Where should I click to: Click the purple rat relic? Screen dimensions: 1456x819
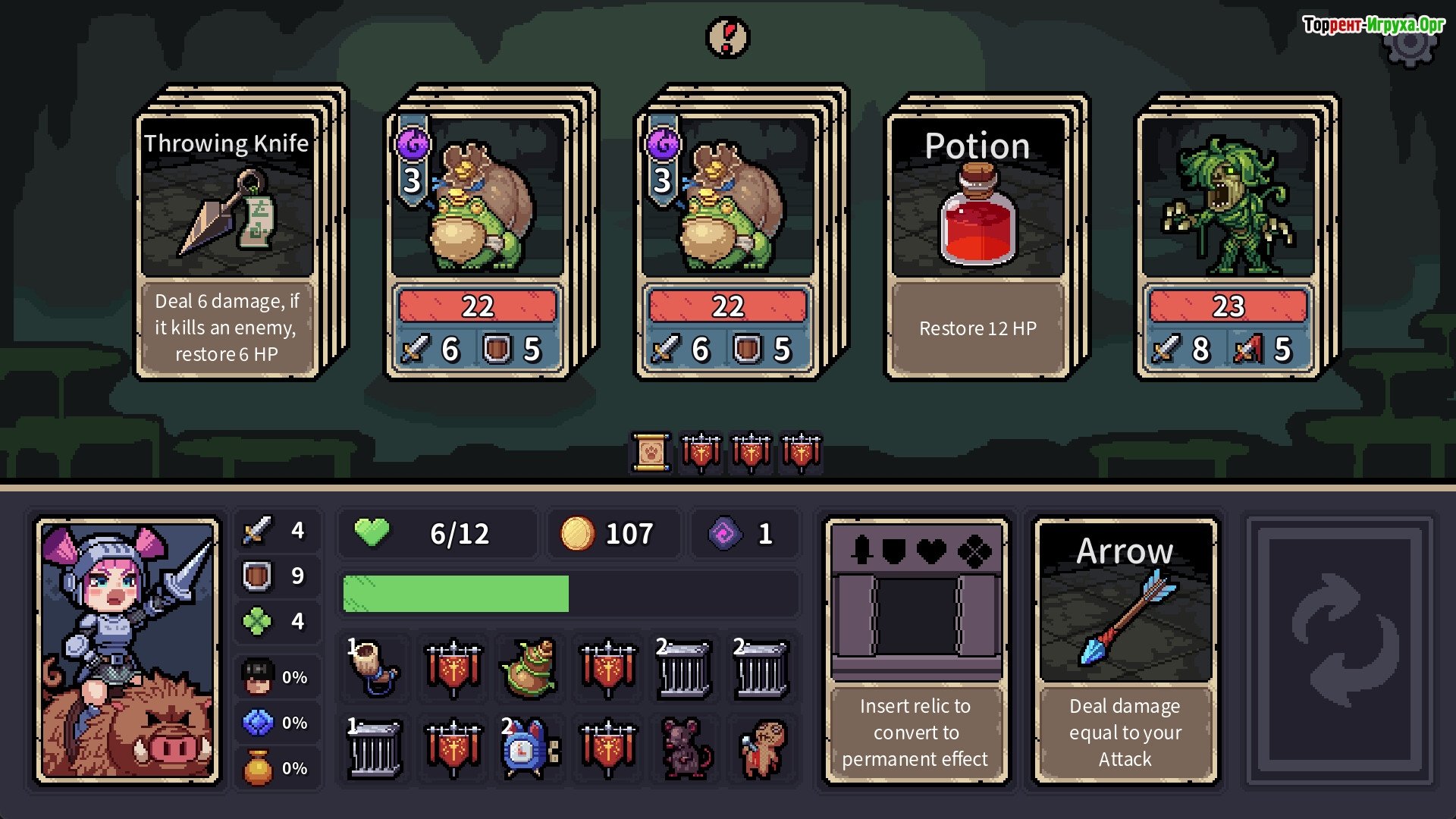[686, 749]
